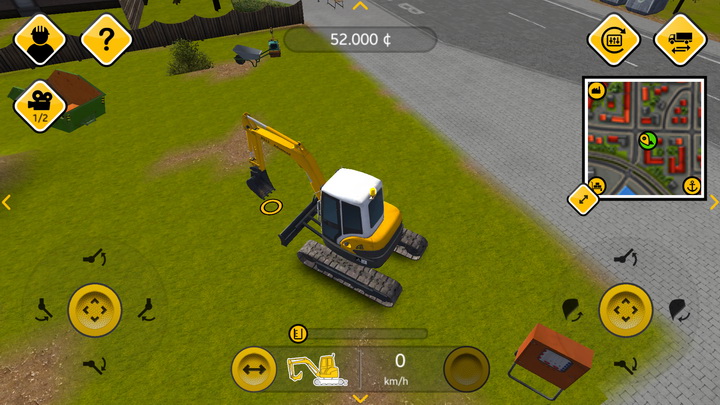This screenshot has height=405, width=720.
Task: Open the control settings sliders icon
Action: [x=614, y=40]
